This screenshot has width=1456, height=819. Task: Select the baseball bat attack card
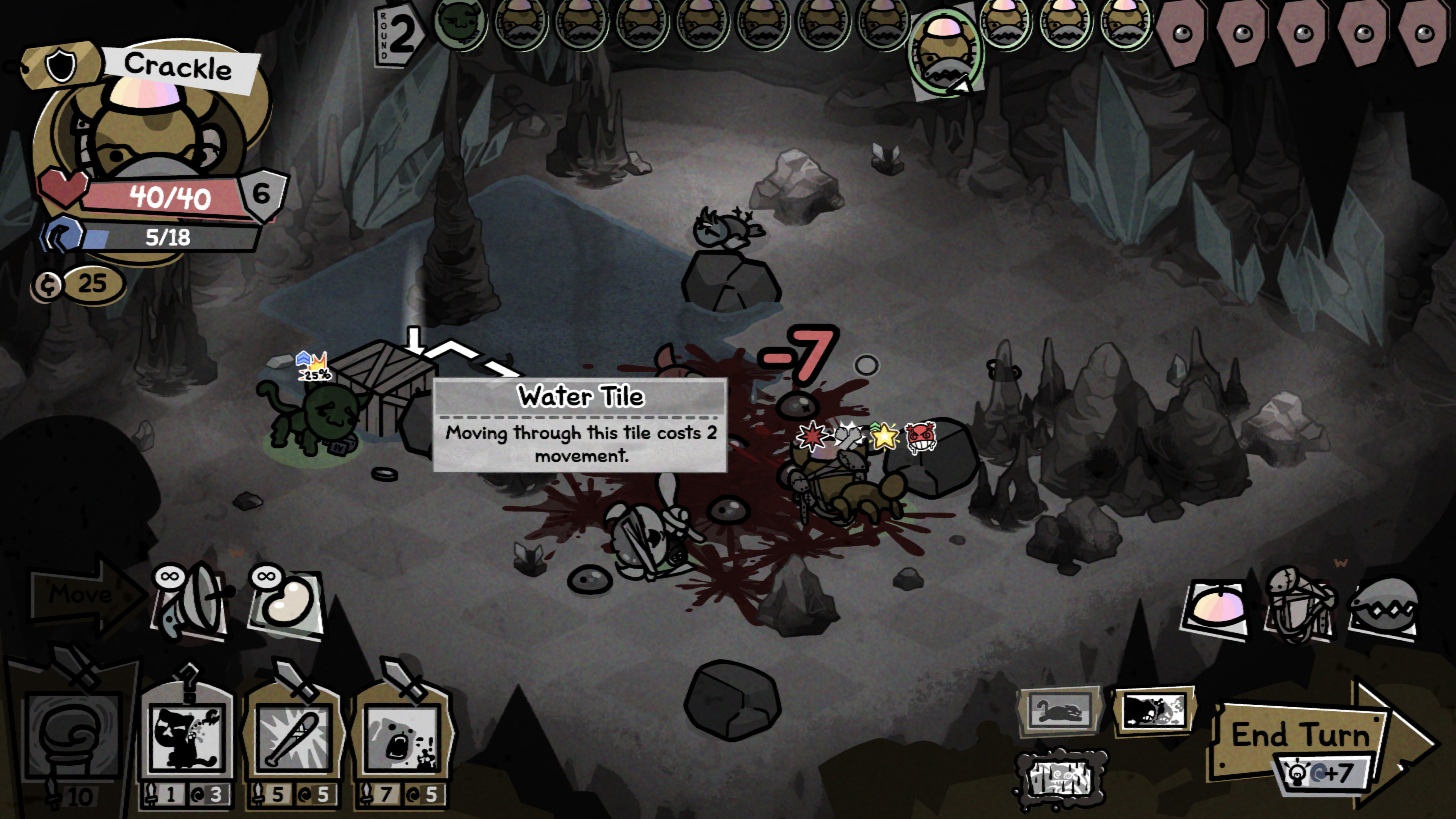point(294,737)
